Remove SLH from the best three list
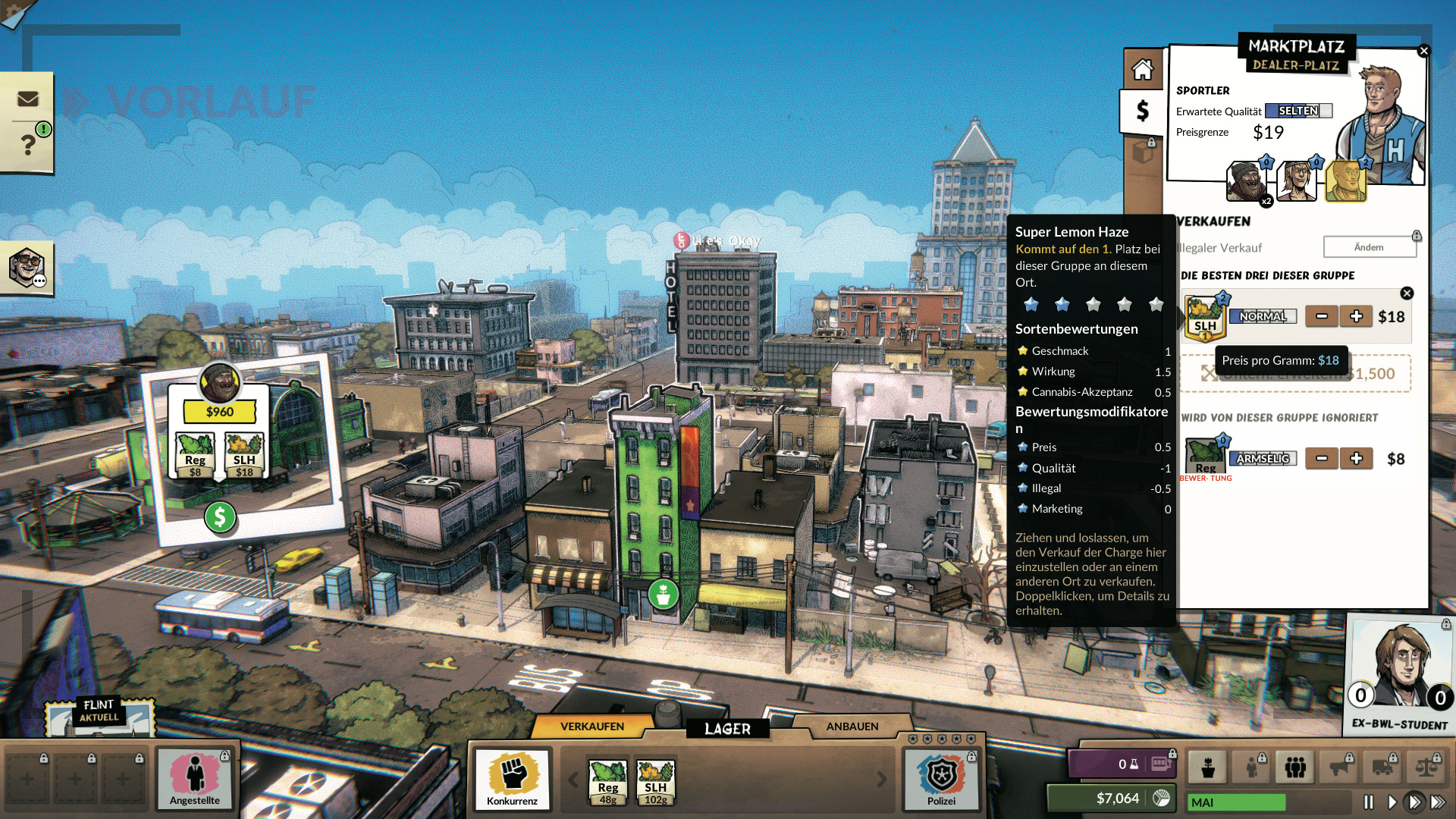The width and height of the screenshot is (1456, 819). [1407, 293]
